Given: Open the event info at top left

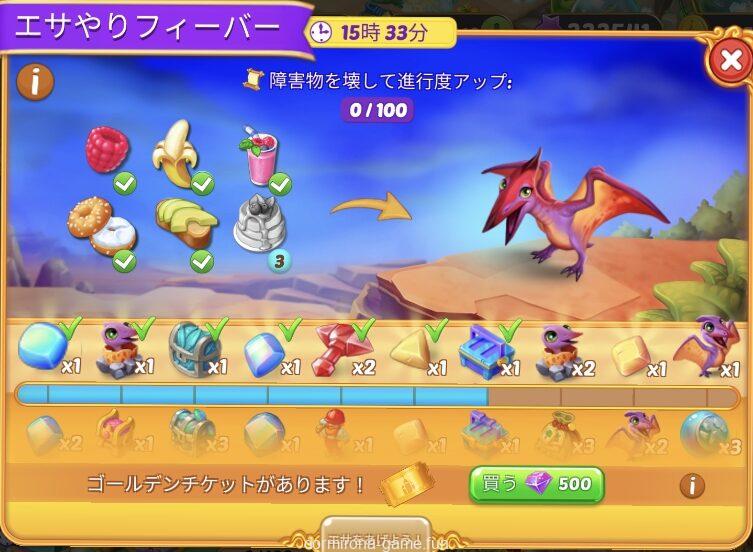Looking at the screenshot, I should (35, 81).
